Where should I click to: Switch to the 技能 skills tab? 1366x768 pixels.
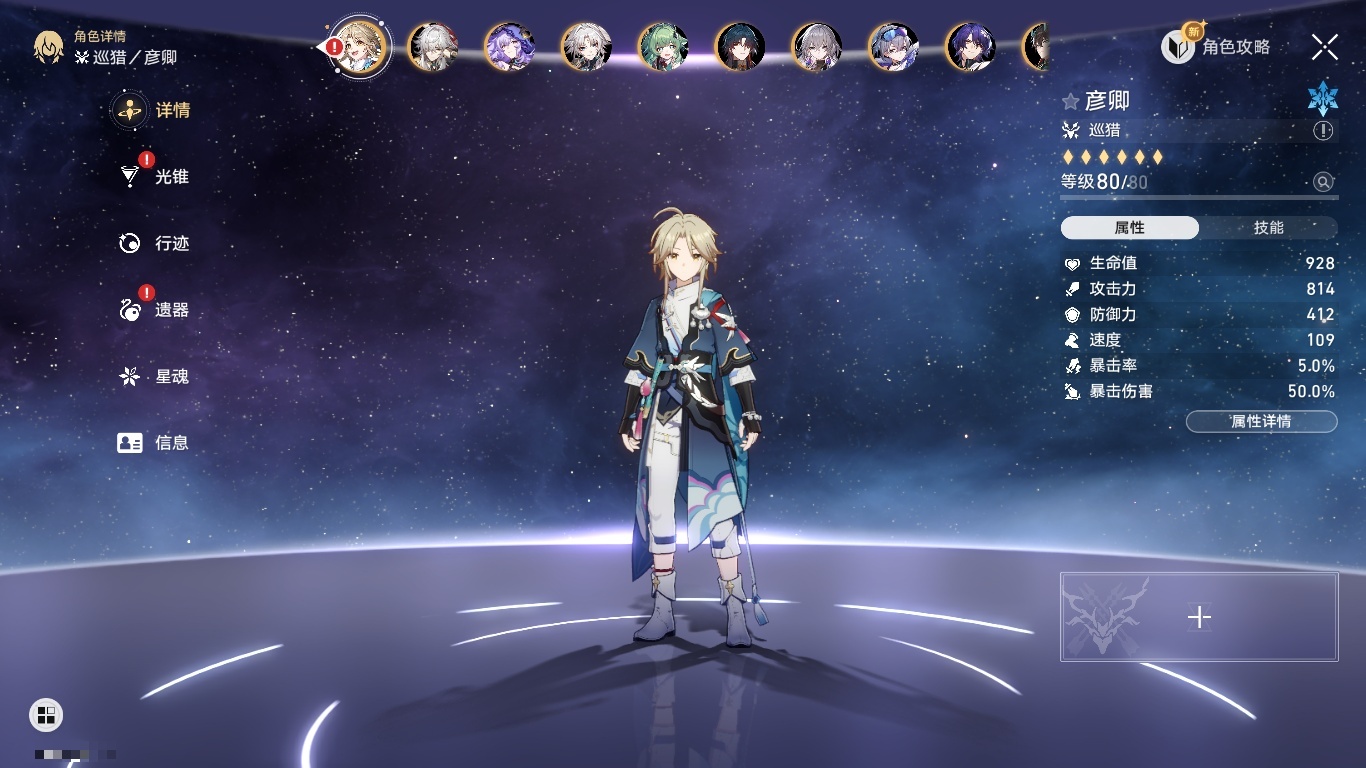coord(1268,228)
